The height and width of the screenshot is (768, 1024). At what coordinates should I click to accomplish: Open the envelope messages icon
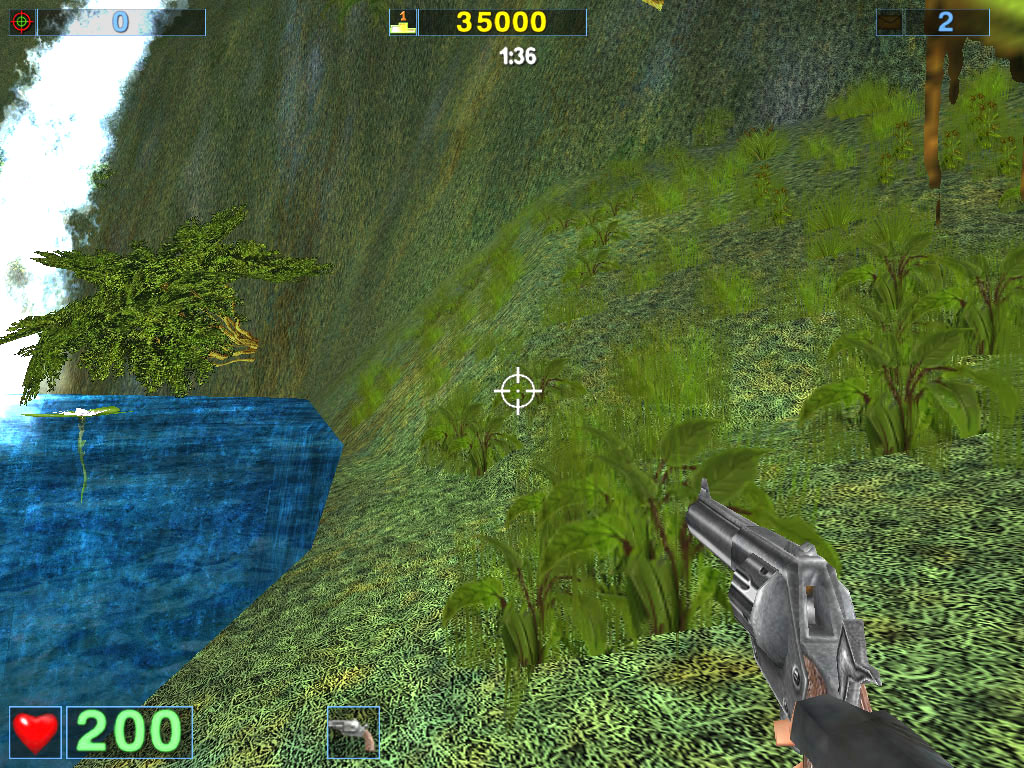[x=890, y=22]
